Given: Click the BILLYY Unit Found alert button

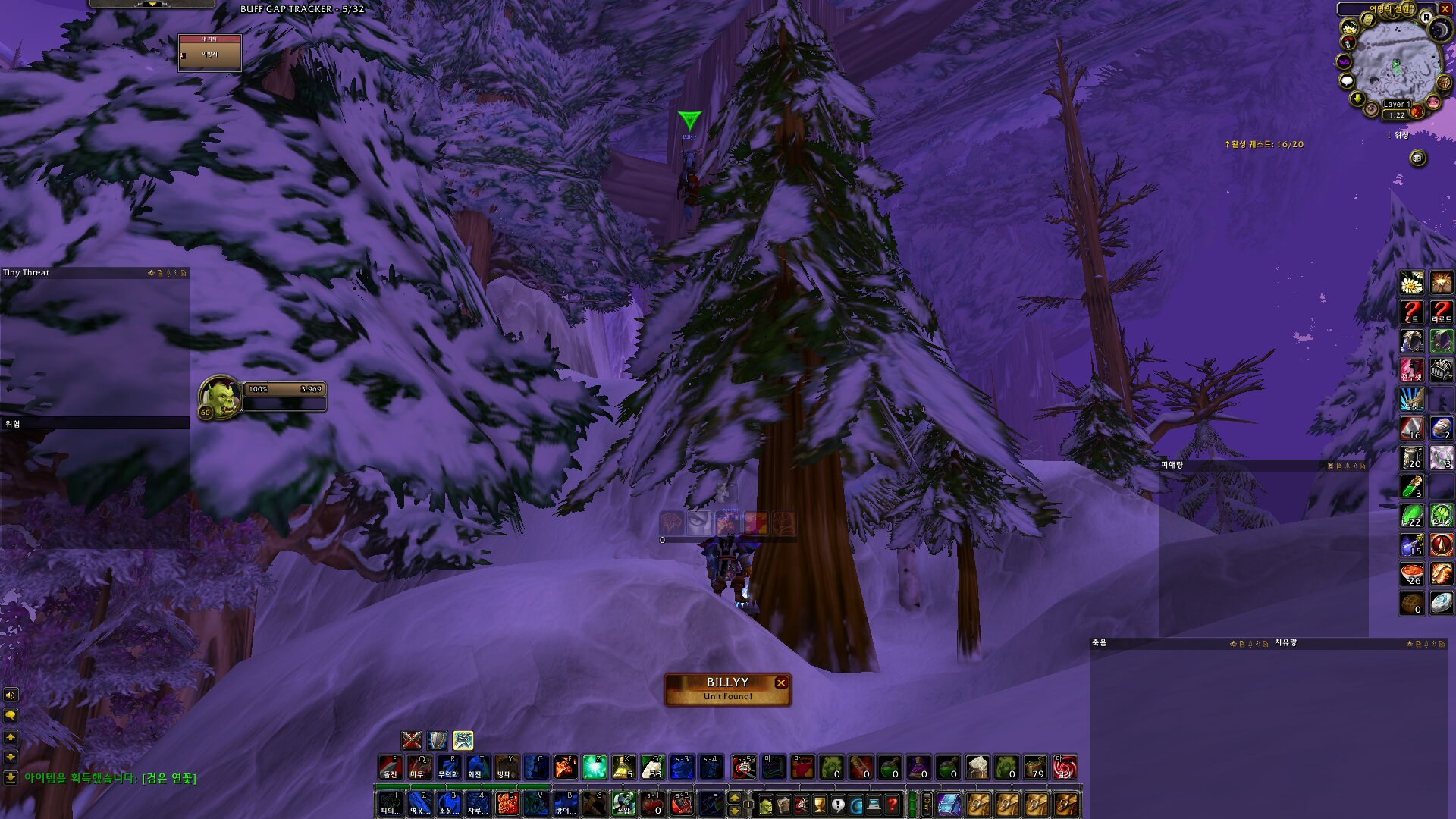Looking at the screenshot, I should 726,689.
